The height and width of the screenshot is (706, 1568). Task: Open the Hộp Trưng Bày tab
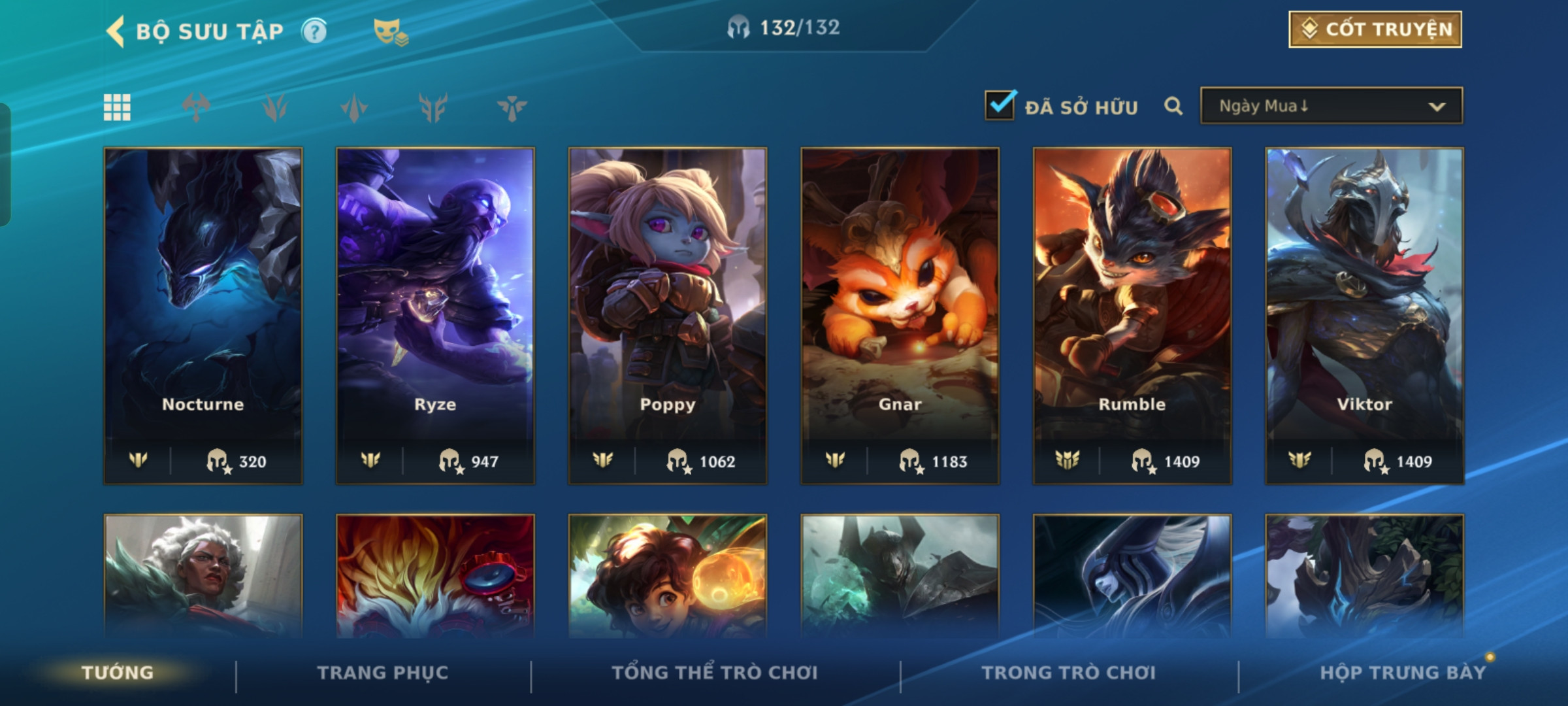click(x=1403, y=673)
